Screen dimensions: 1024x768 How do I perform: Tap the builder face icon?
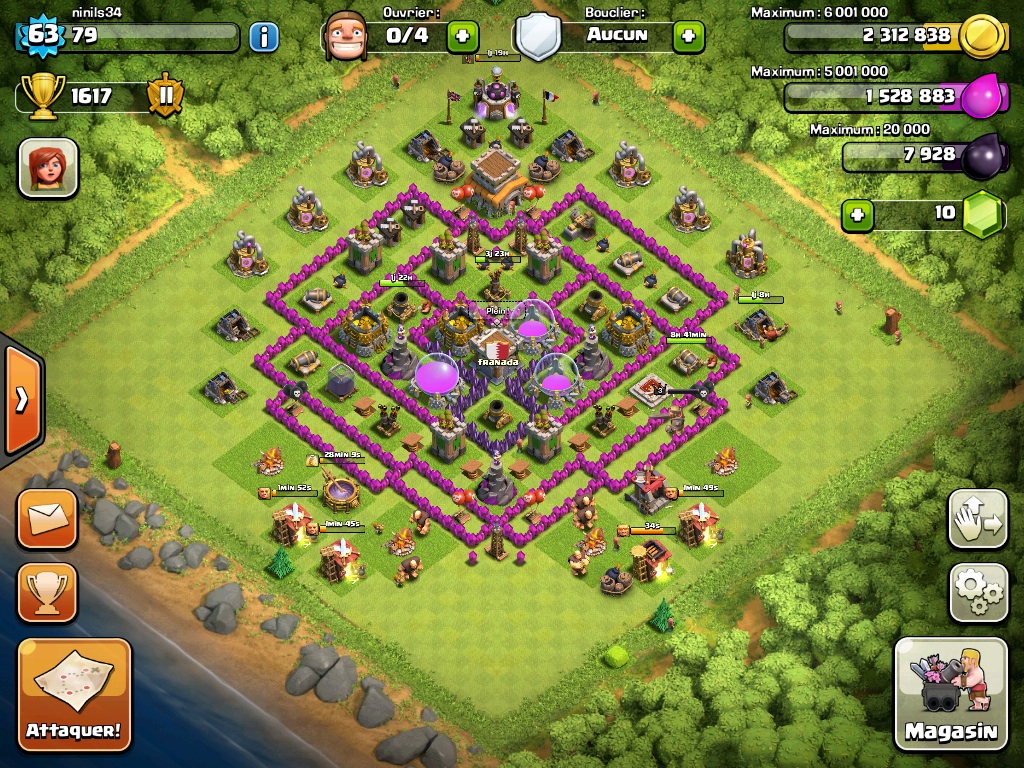345,37
